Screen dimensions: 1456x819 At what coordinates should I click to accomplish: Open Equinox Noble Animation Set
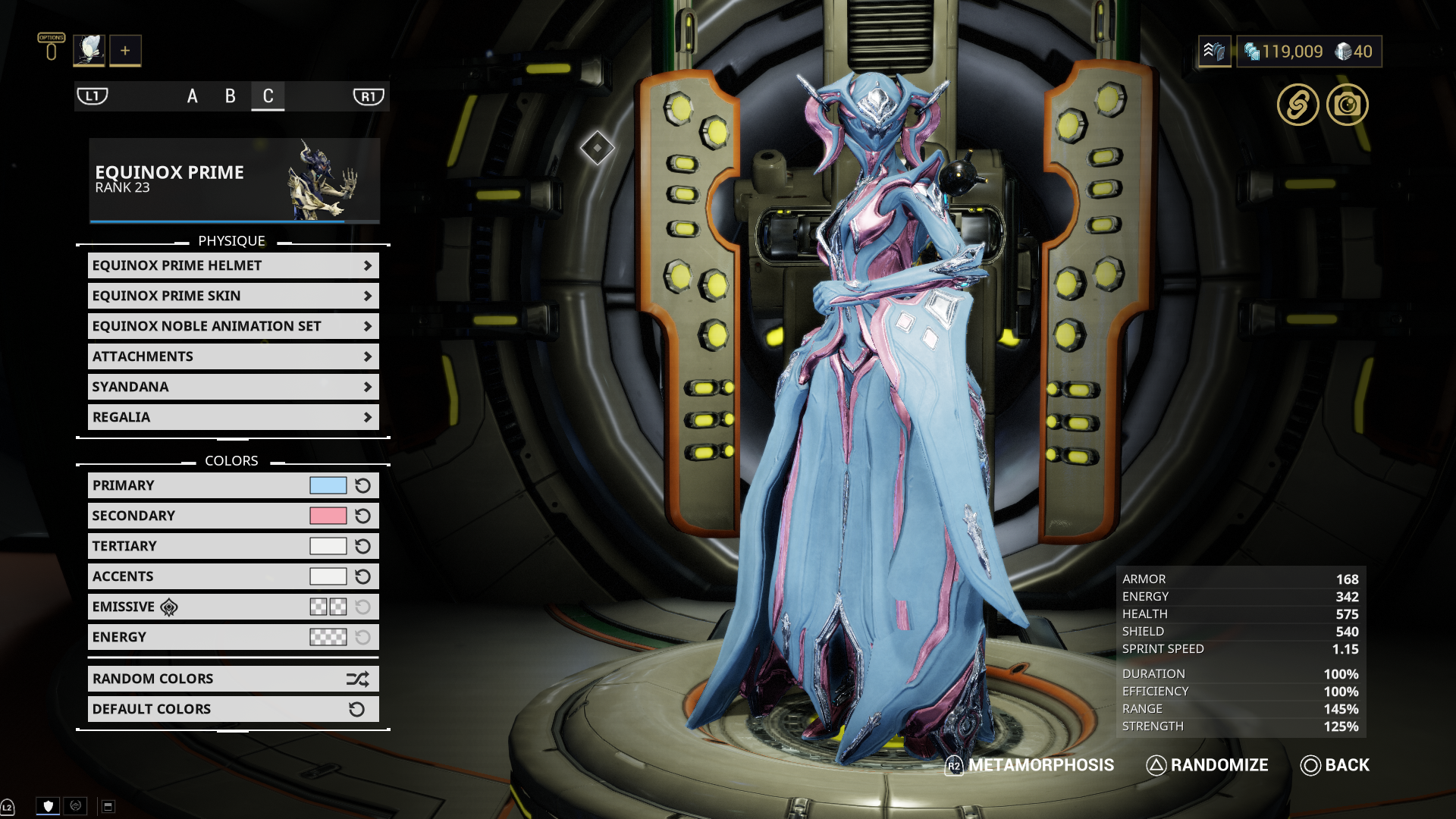click(233, 326)
